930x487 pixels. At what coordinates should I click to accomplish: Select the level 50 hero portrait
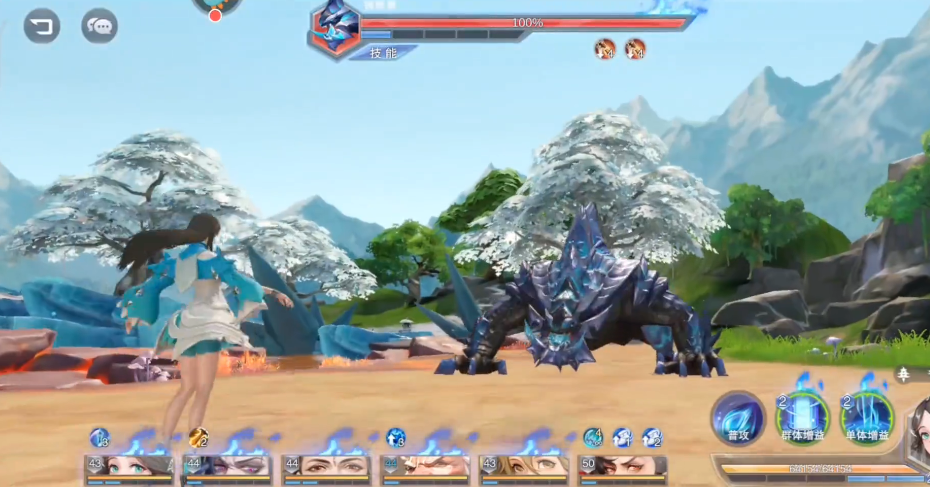pyautogui.click(x=622, y=467)
